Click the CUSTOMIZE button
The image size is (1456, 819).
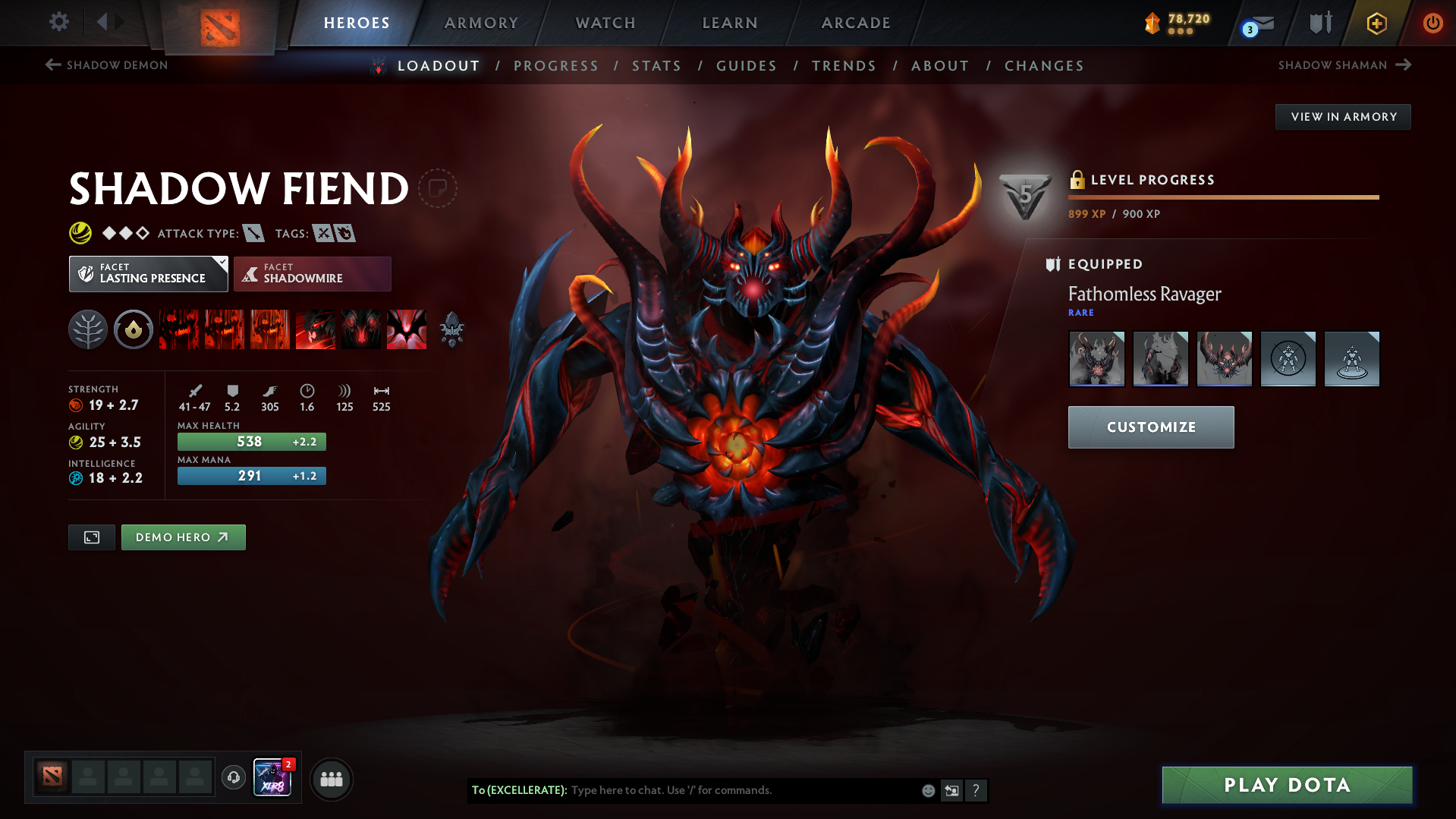pos(1150,427)
